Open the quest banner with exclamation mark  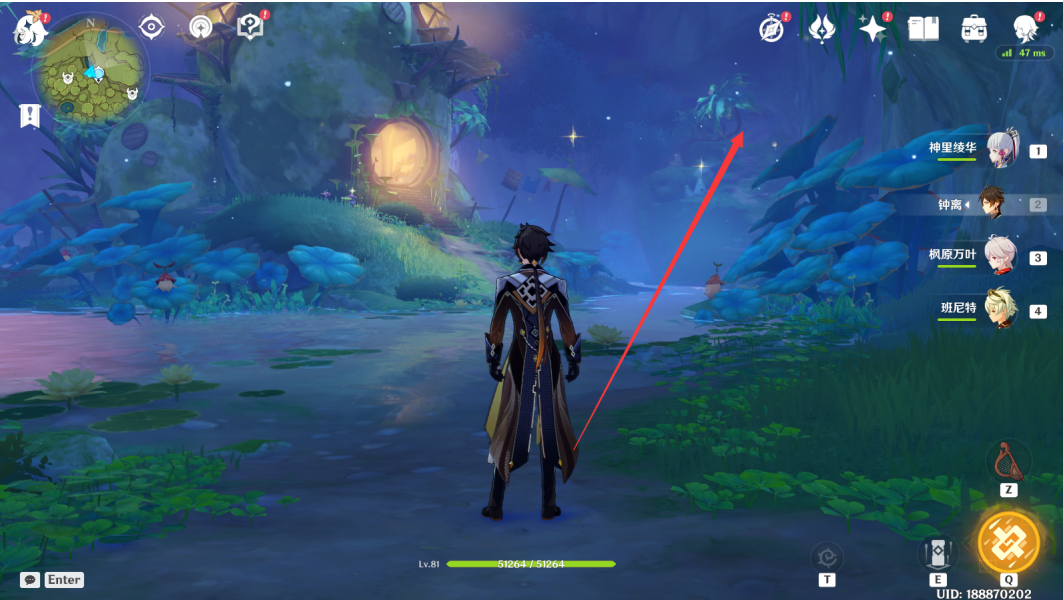(29, 116)
